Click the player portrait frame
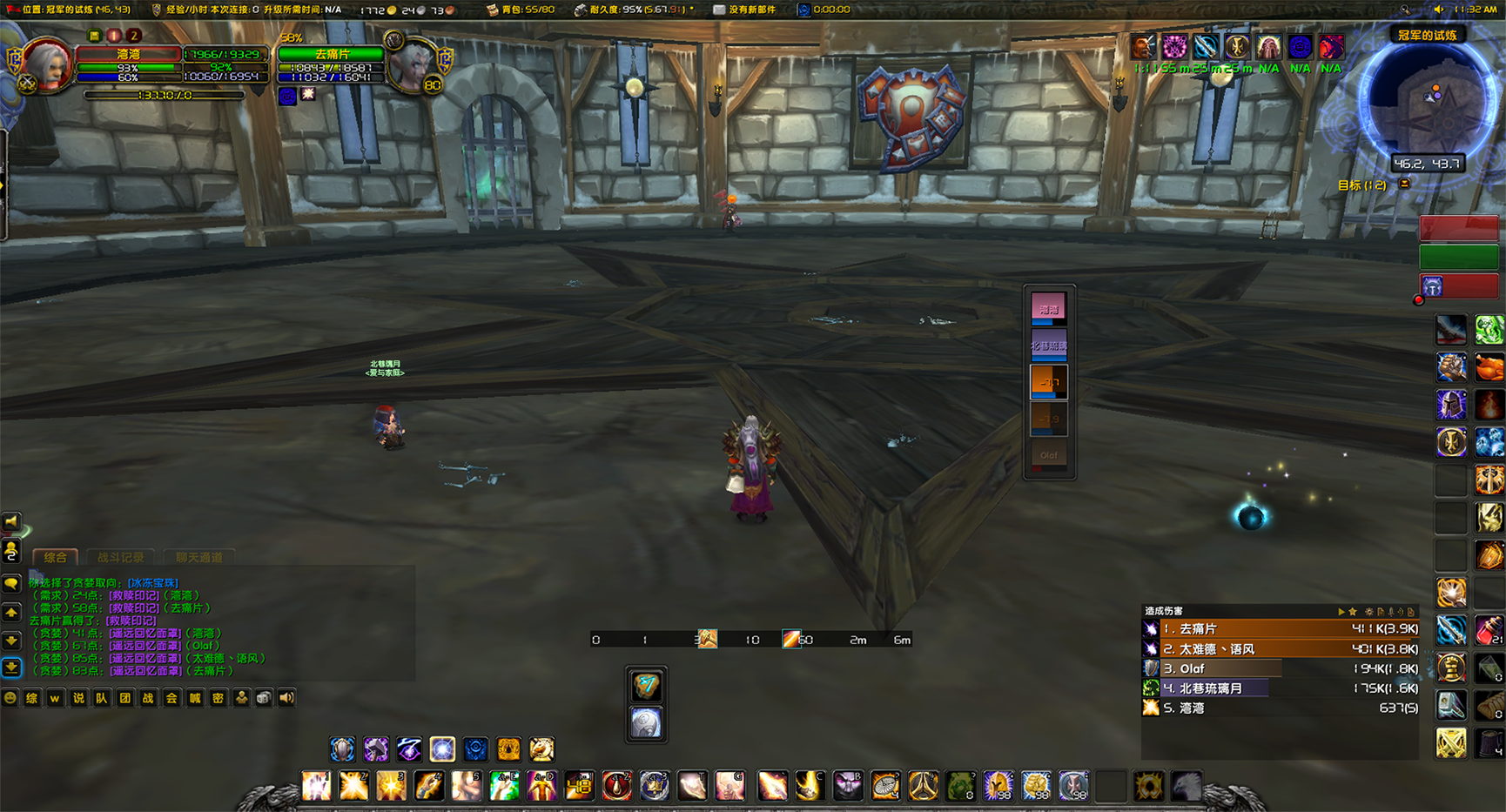 47,64
